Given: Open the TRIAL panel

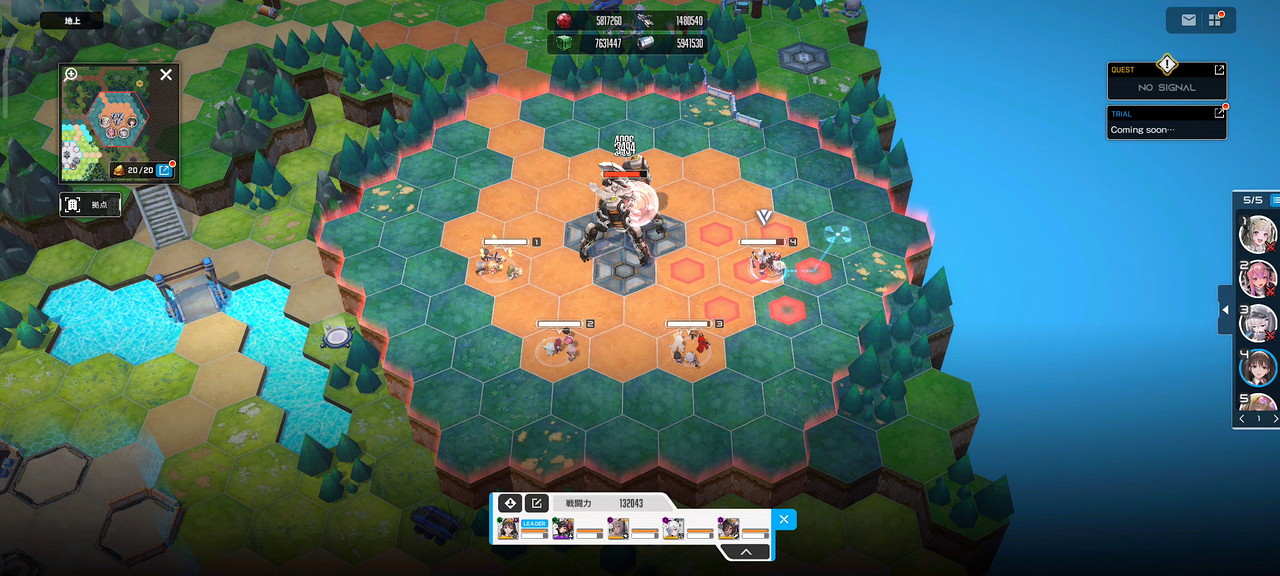Looking at the screenshot, I should [1219, 113].
